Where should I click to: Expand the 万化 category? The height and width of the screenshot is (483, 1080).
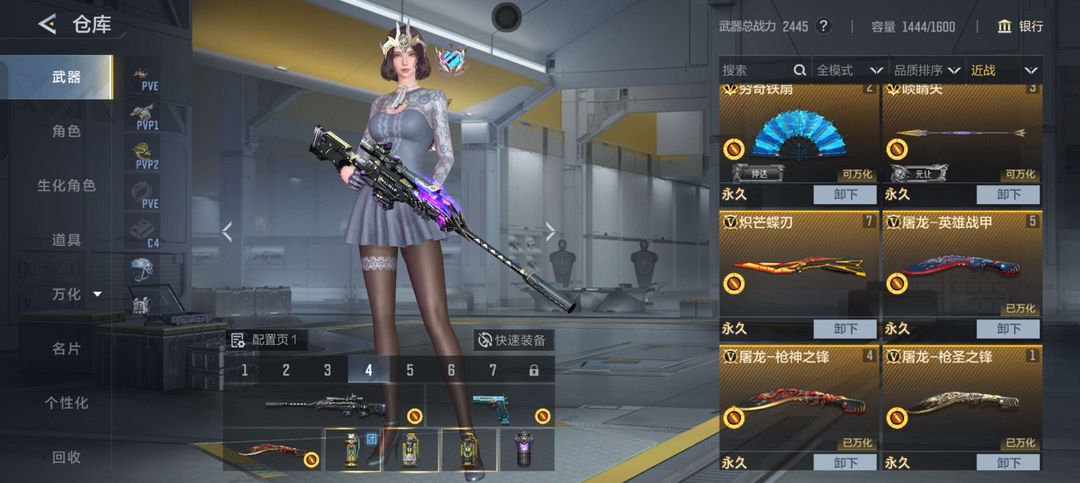[x=76, y=294]
